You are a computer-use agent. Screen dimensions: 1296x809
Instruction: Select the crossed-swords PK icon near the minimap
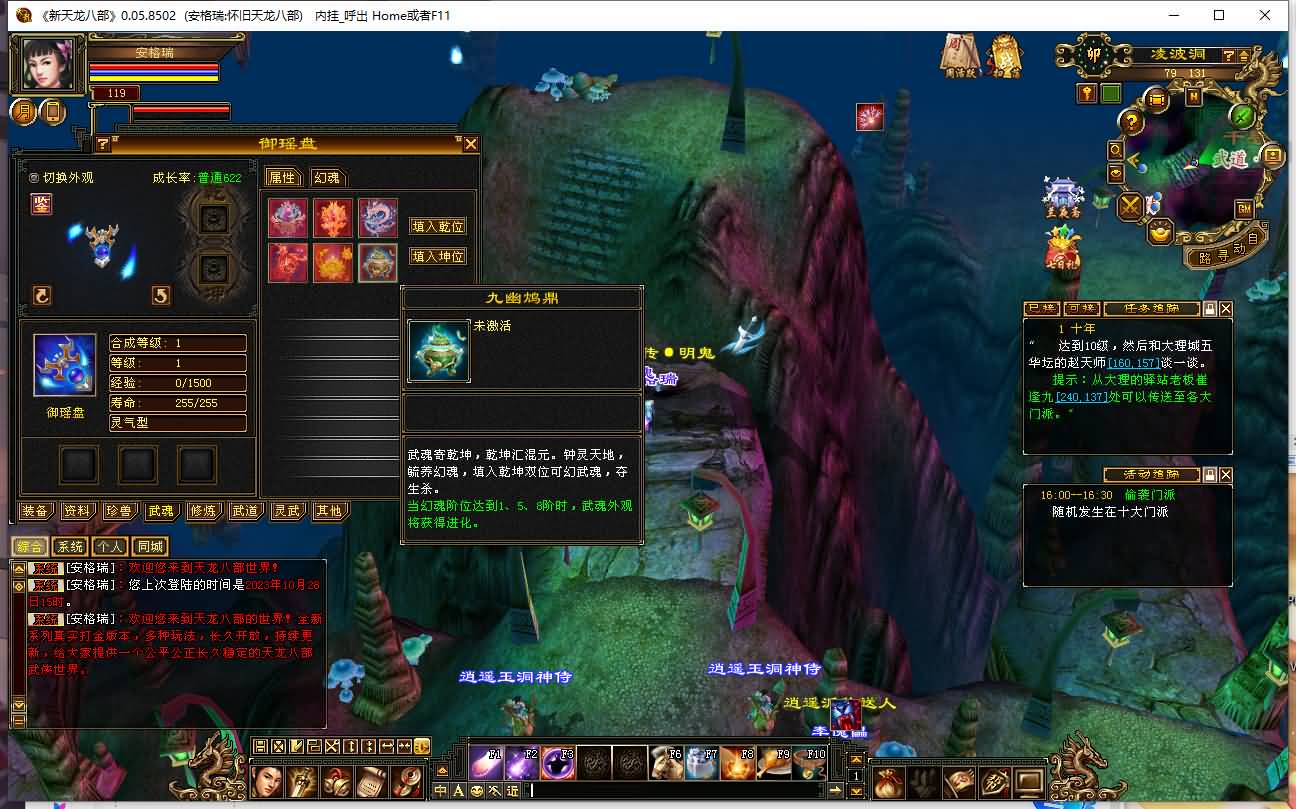(1129, 206)
